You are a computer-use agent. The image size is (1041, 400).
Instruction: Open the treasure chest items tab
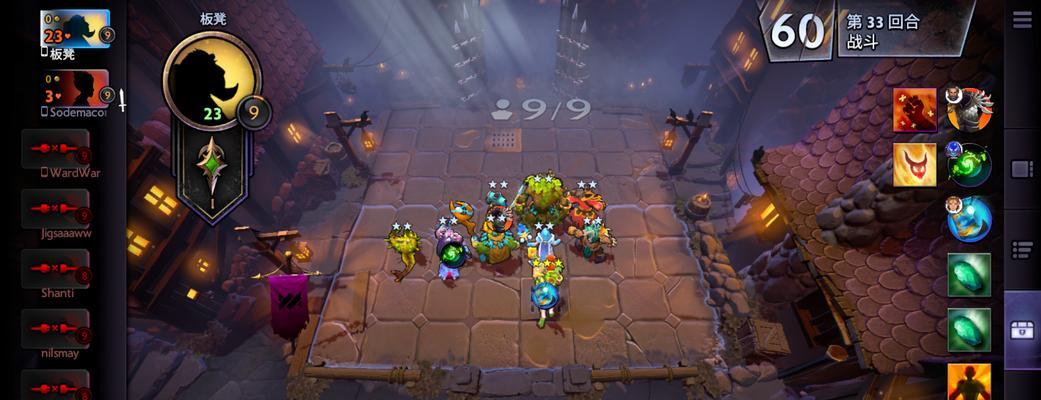tap(1022, 330)
